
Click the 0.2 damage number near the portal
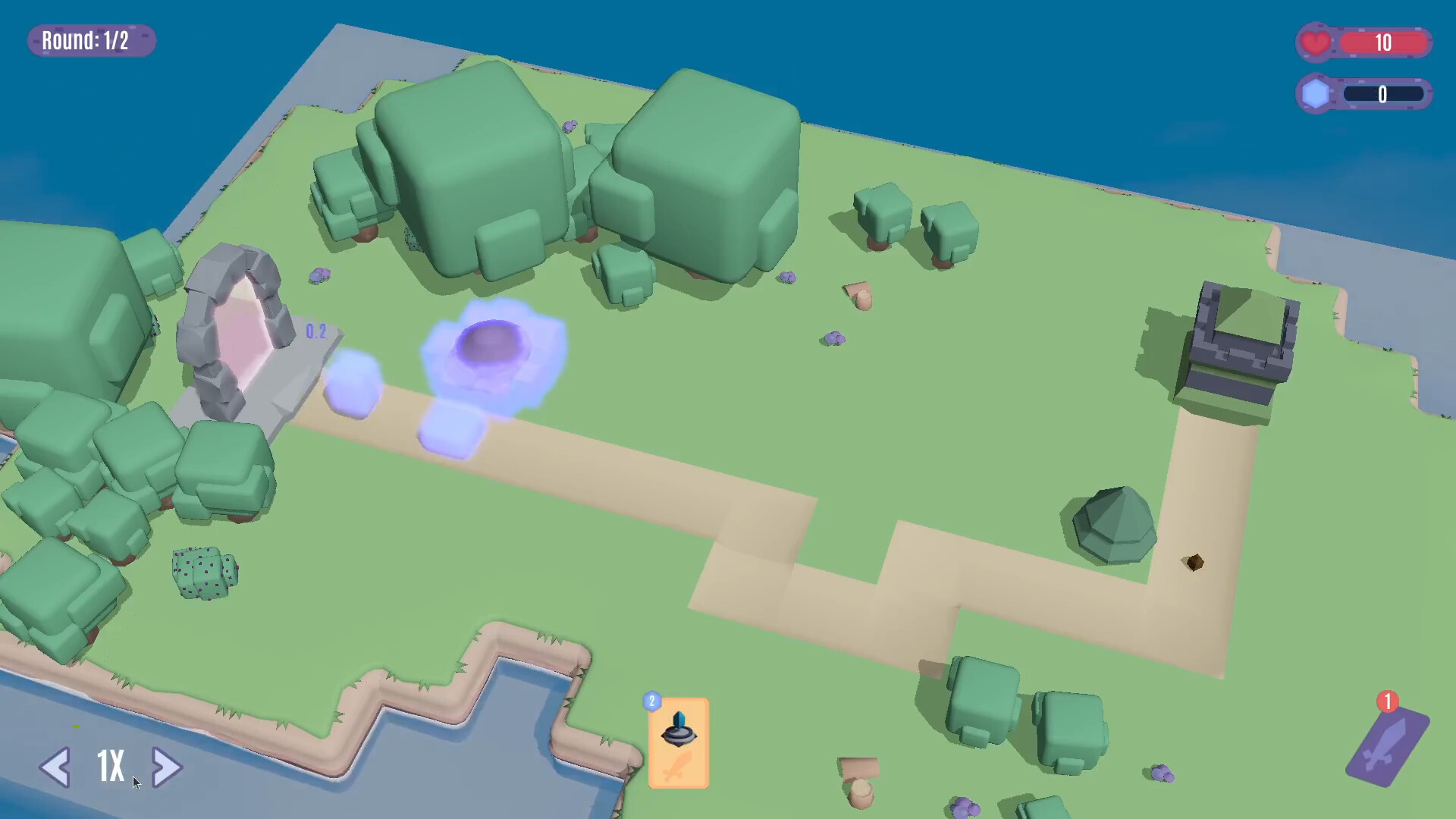point(316,331)
